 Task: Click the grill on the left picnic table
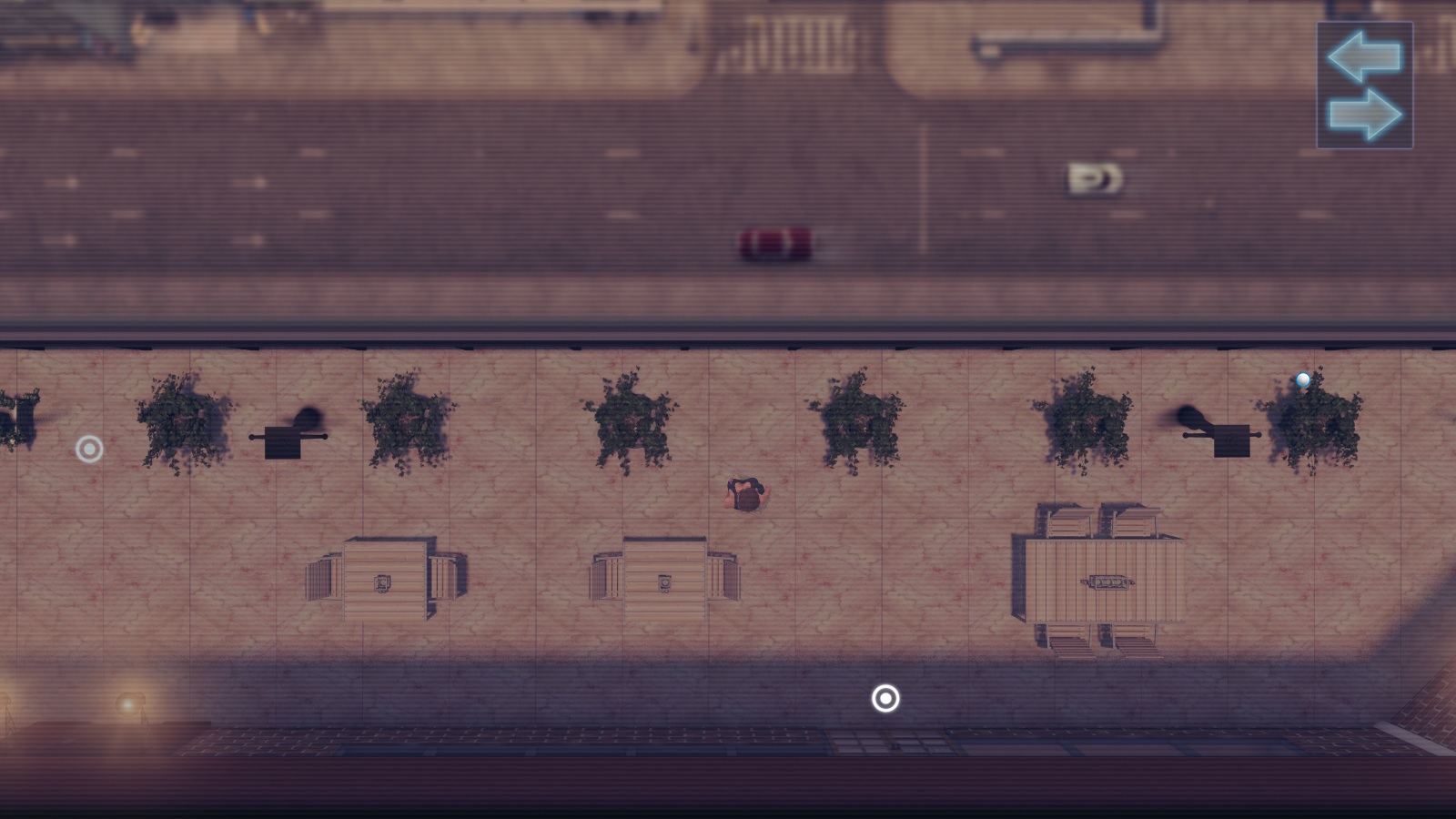382,582
